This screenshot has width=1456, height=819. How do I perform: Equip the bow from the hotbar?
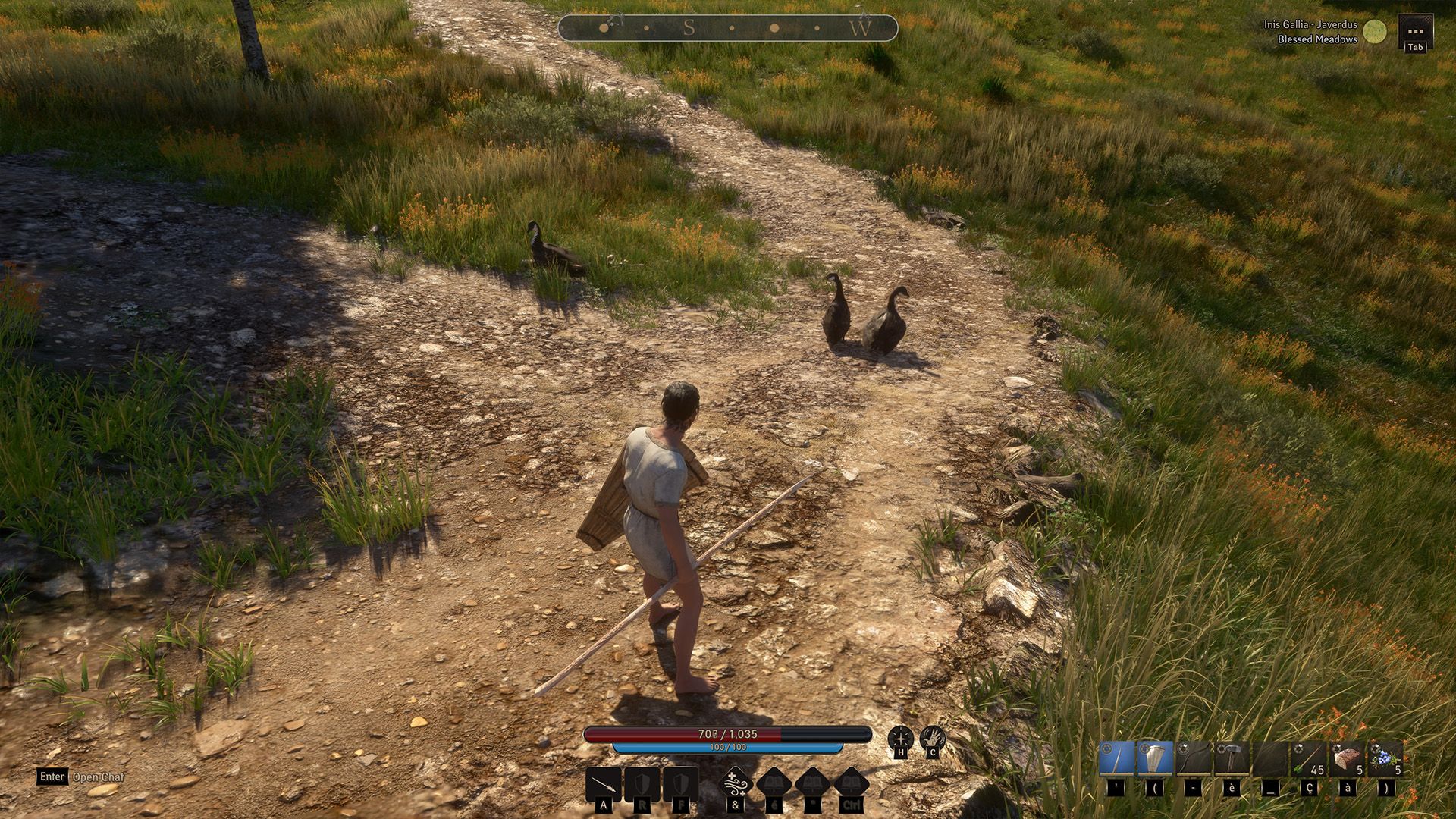[1193, 759]
